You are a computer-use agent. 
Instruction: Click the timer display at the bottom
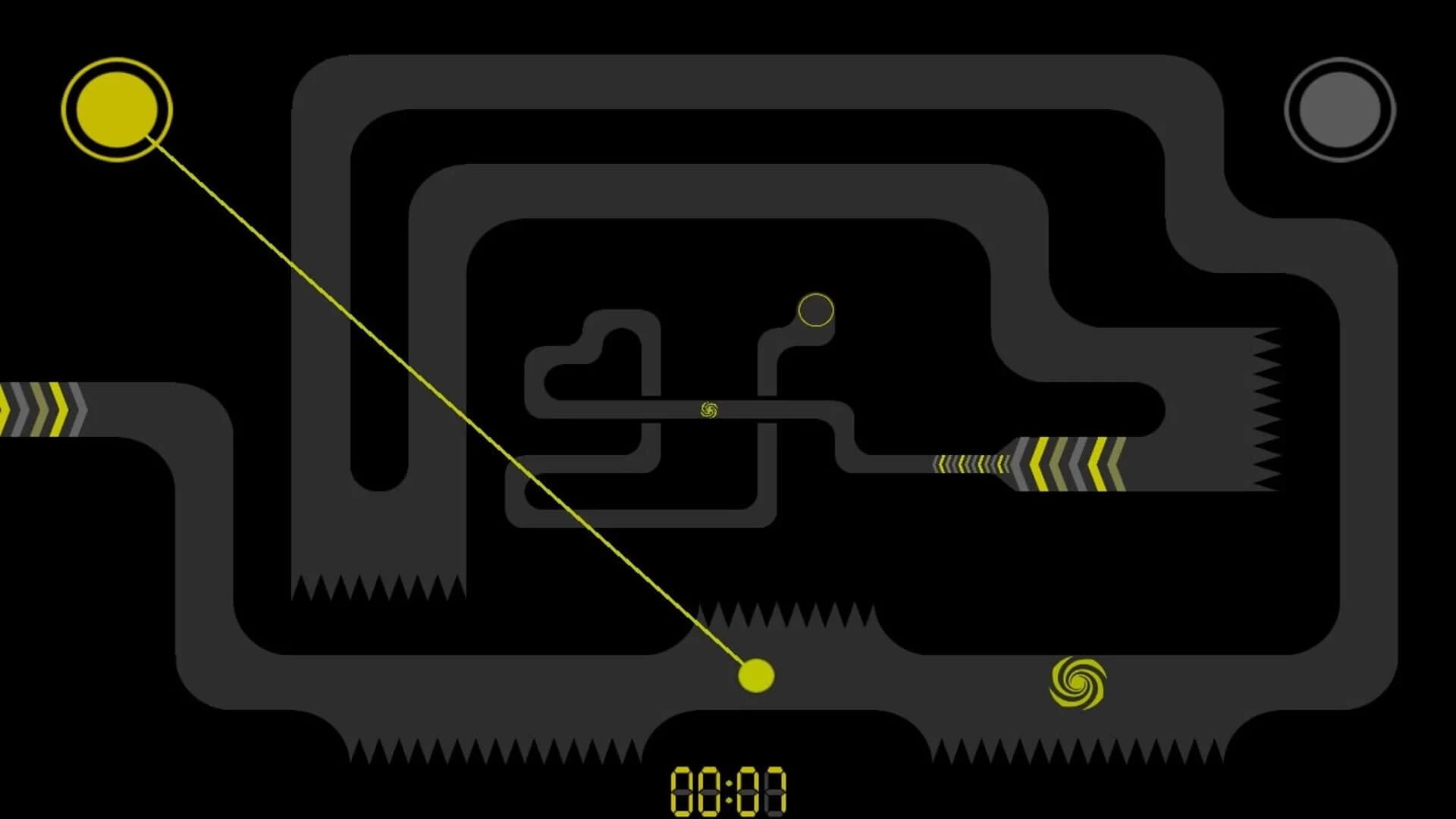pyautogui.click(x=728, y=792)
